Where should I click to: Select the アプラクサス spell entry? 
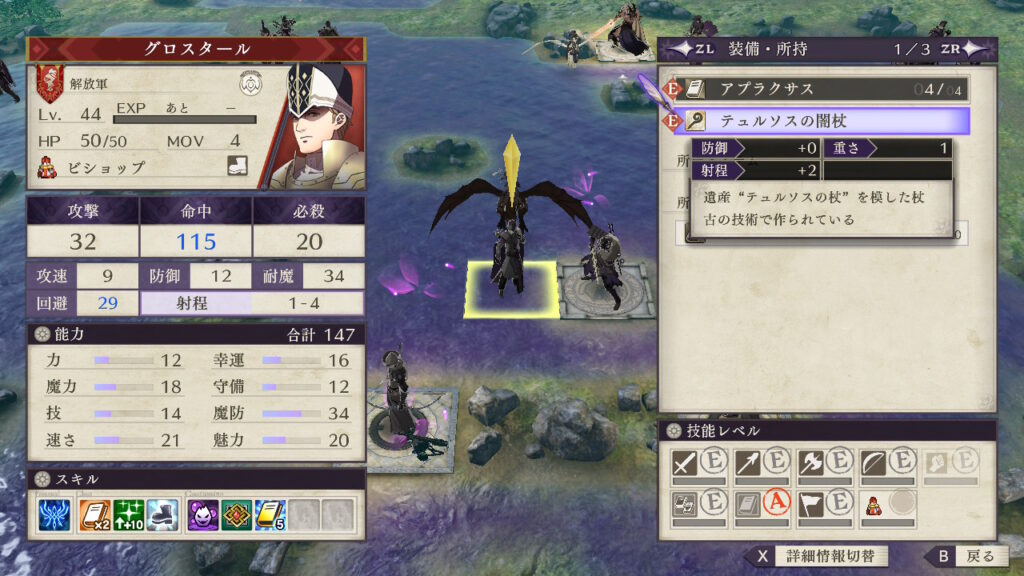tap(820, 89)
